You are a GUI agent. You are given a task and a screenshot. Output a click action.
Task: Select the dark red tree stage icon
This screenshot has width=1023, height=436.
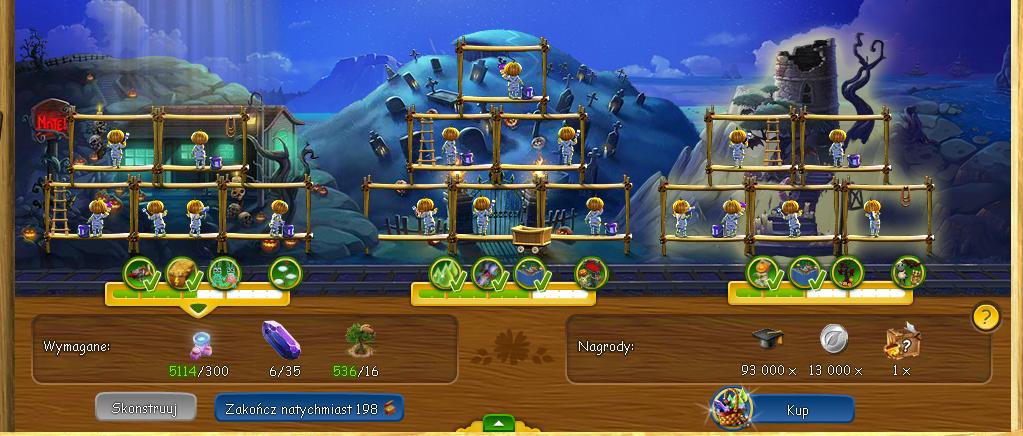pyautogui.click(x=846, y=272)
